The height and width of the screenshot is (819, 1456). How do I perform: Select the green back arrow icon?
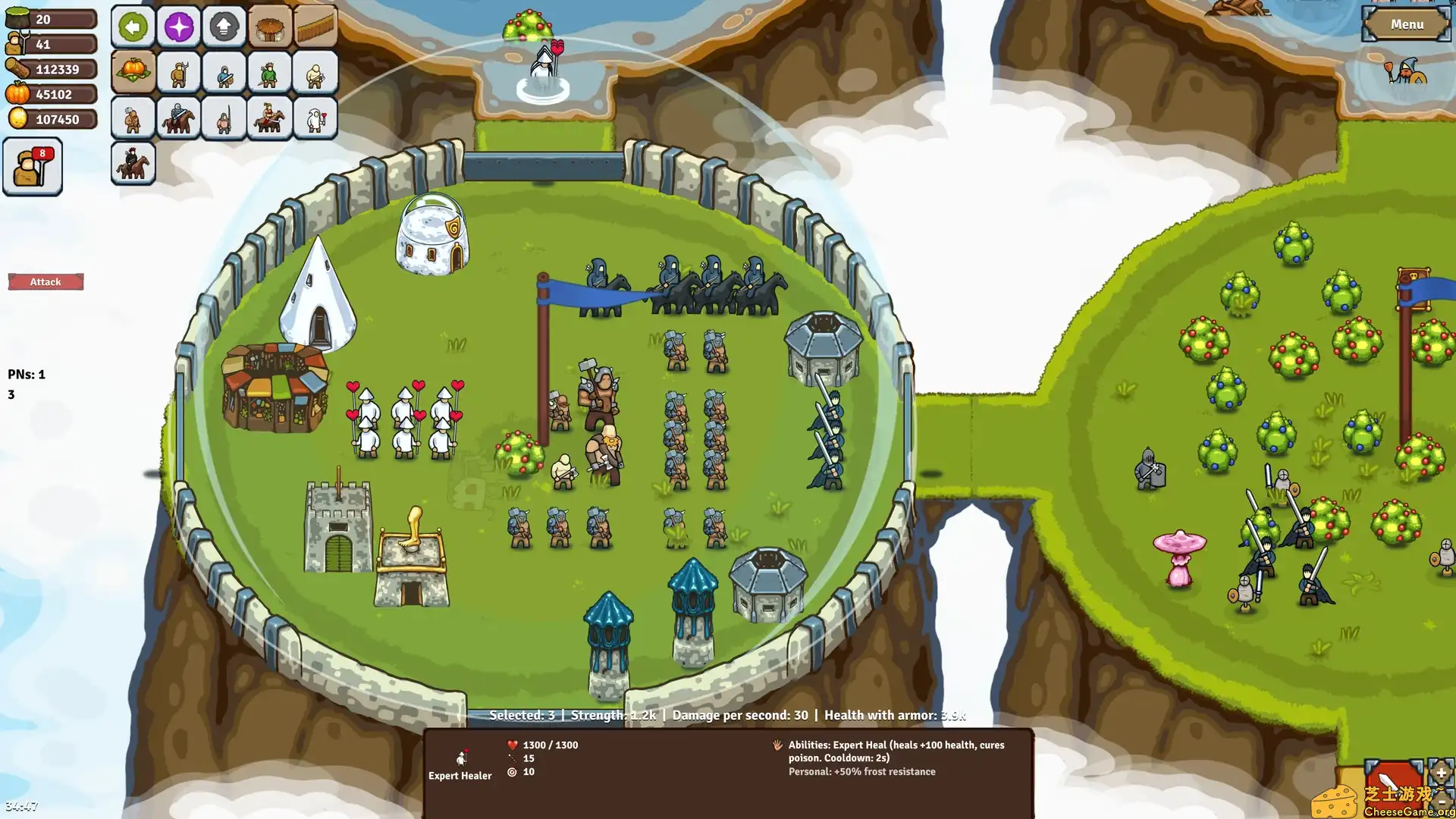(133, 27)
